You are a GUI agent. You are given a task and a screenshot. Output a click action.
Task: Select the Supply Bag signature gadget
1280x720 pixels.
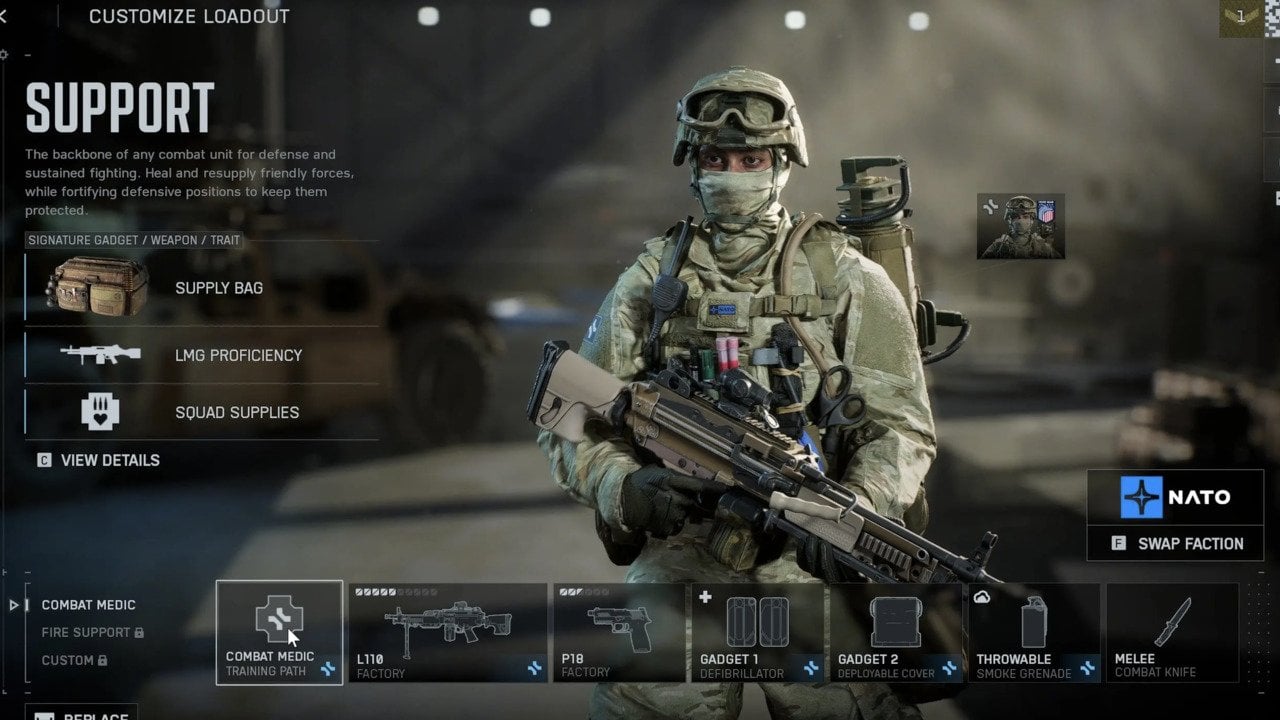pos(202,288)
